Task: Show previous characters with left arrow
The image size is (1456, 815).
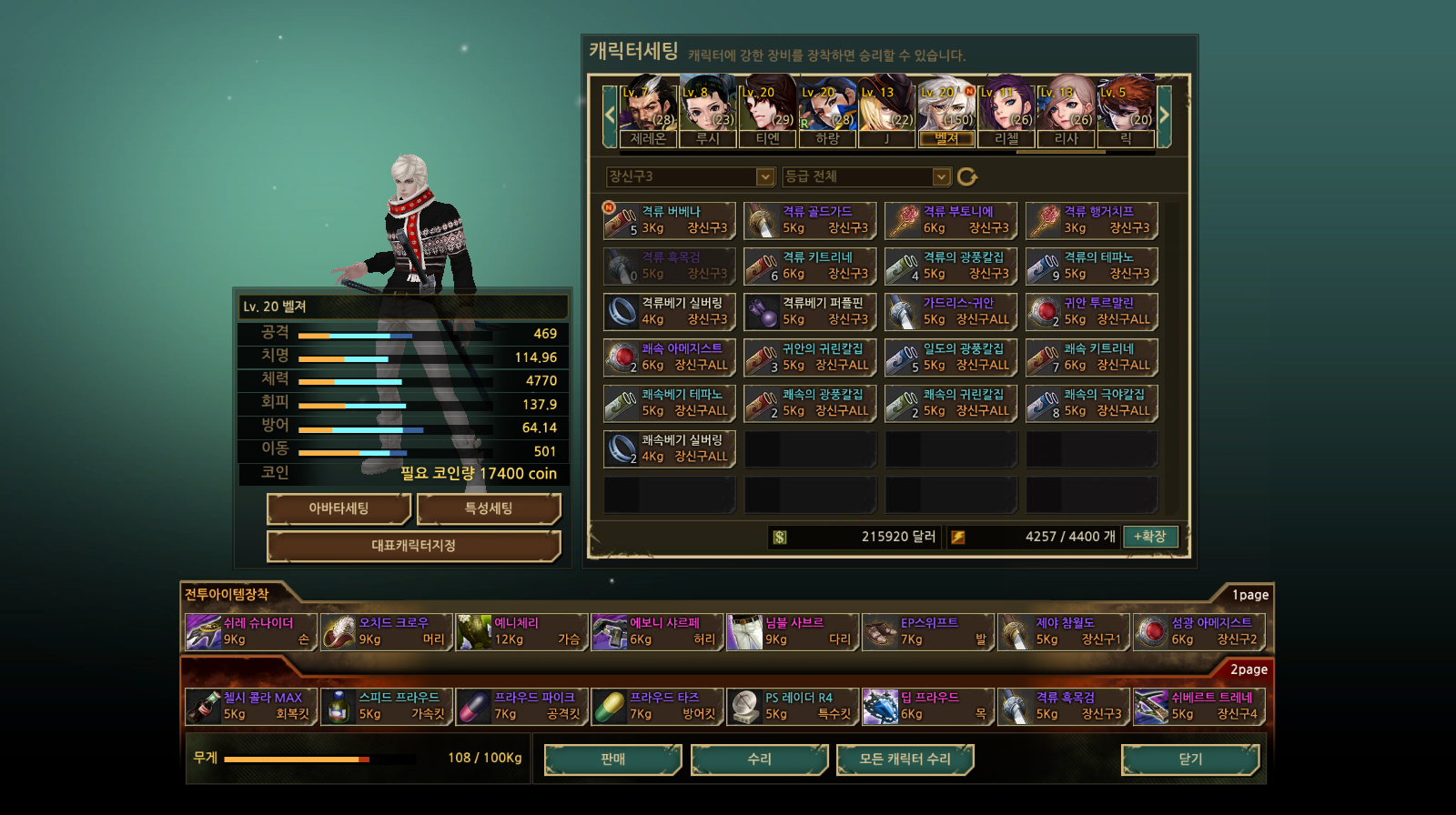Action: [610, 115]
